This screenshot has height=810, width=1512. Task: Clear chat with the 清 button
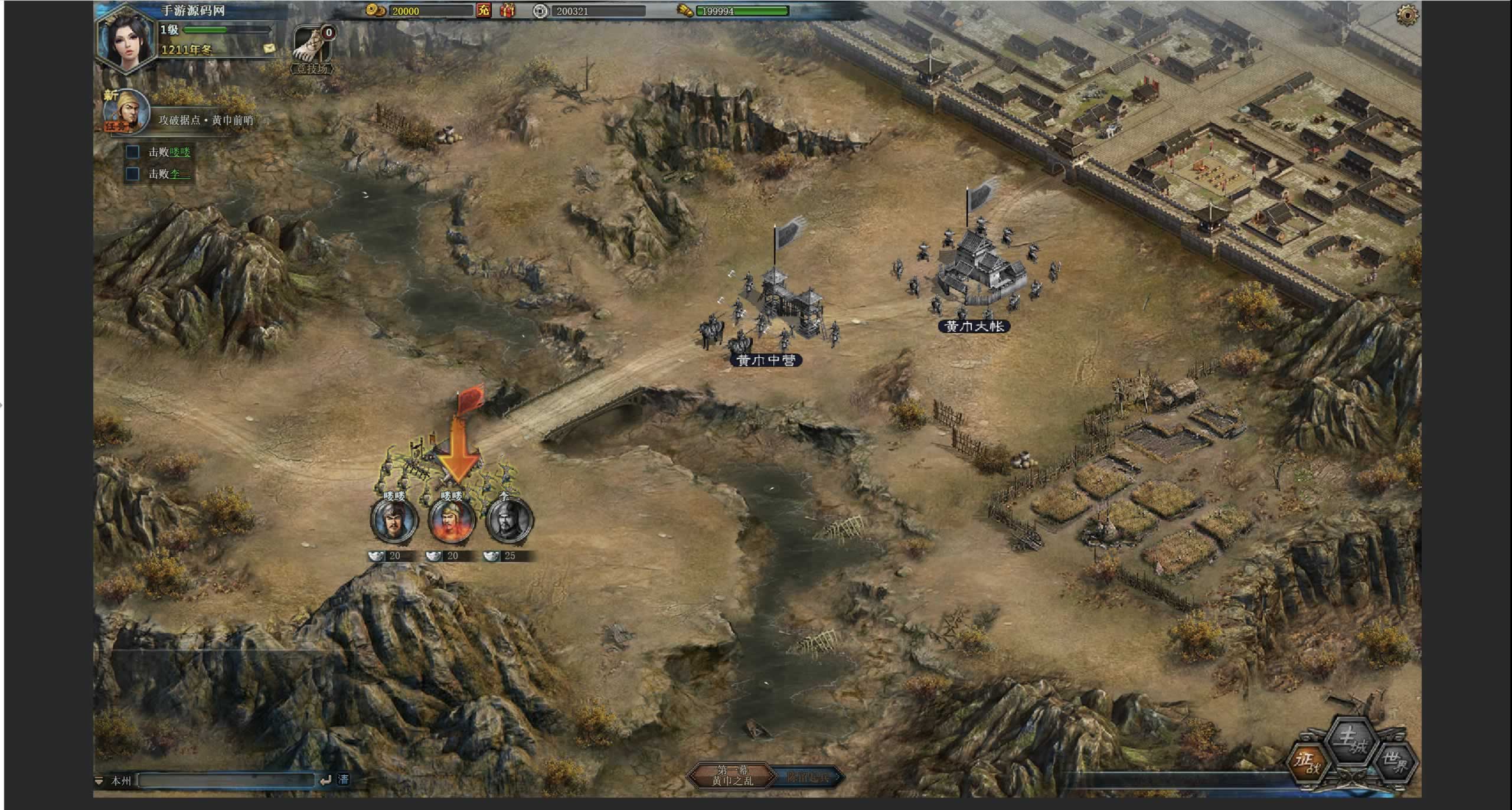[x=343, y=780]
